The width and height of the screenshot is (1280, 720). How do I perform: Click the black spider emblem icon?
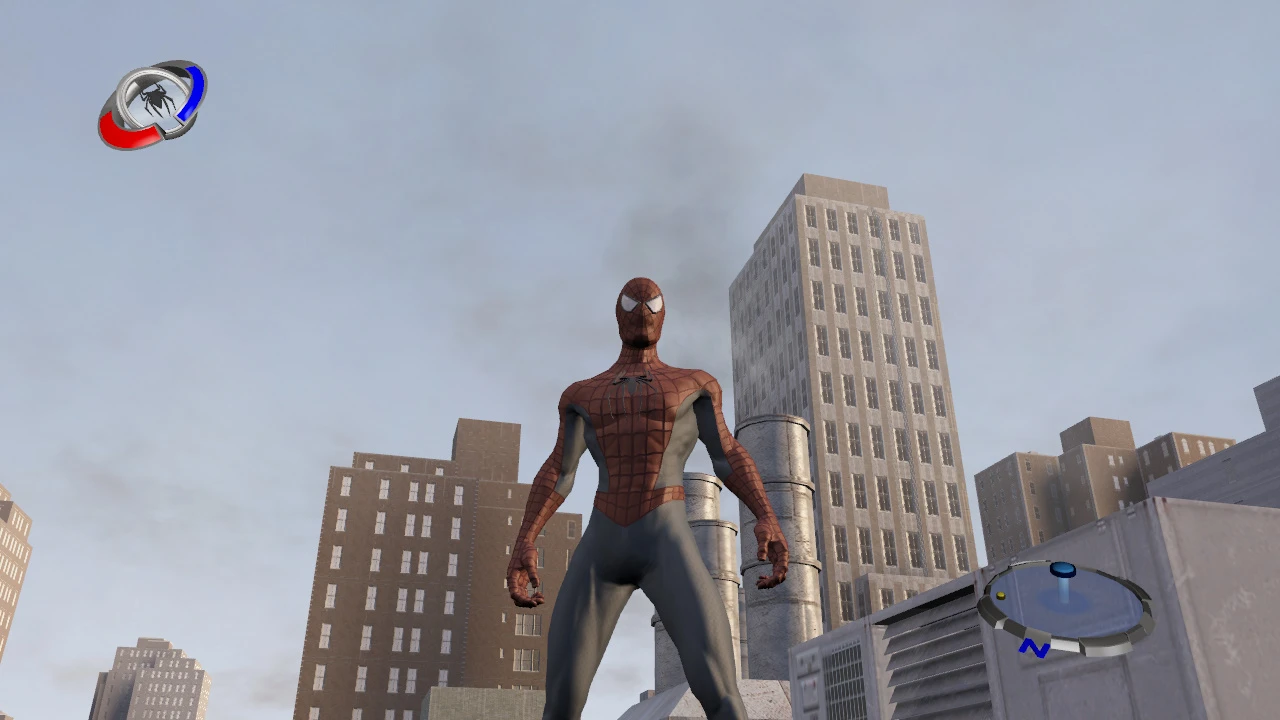[x=157, y=97]
